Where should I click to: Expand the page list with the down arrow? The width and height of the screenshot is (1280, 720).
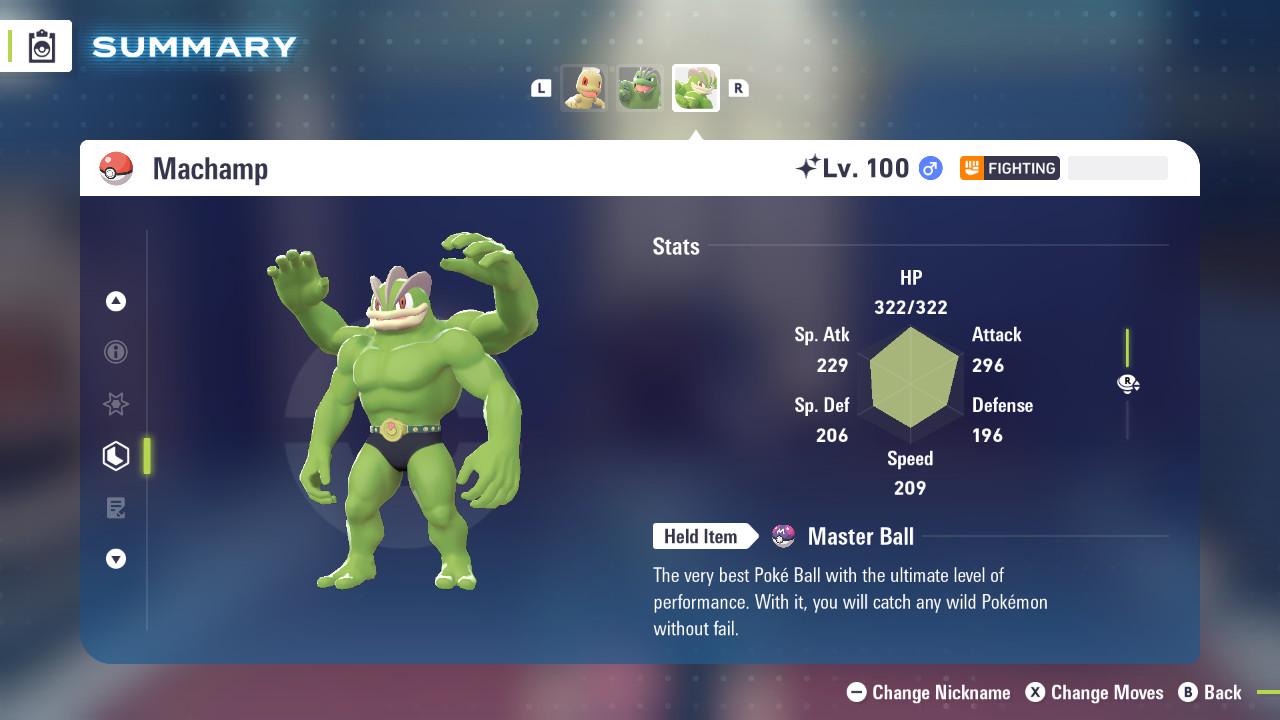pos(116,559)
